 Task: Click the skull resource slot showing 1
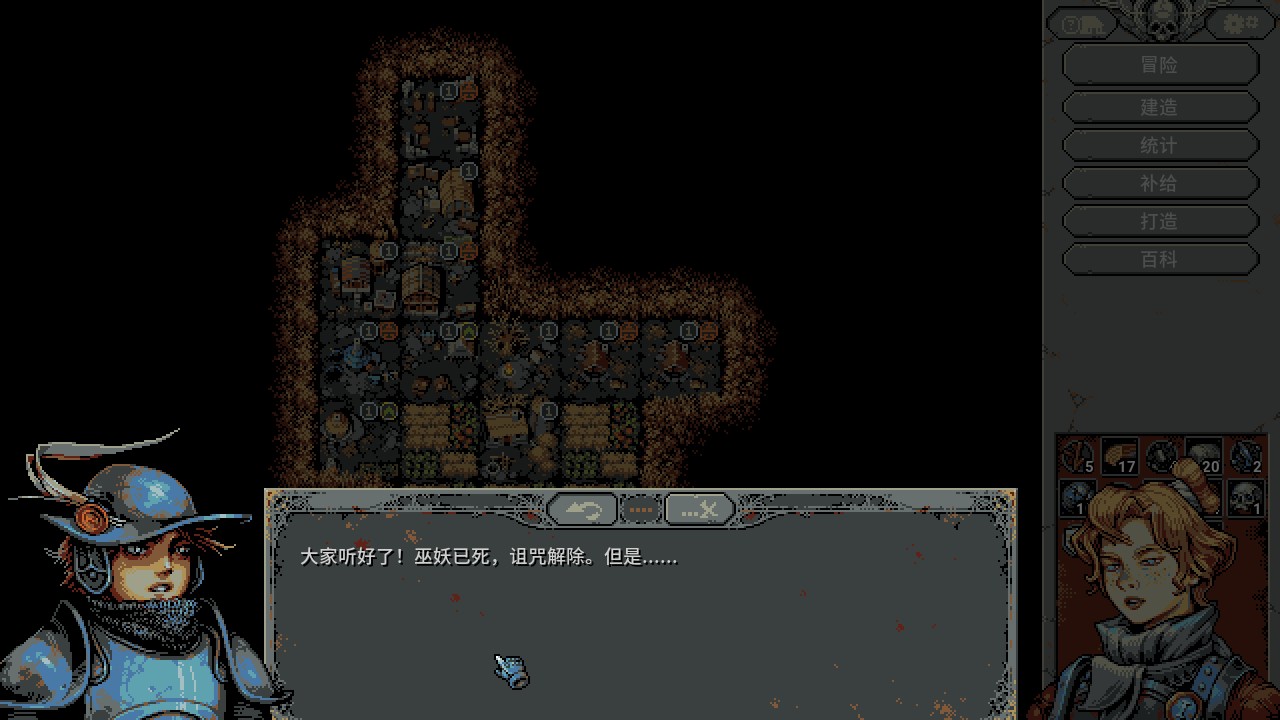click(1246, 496)
